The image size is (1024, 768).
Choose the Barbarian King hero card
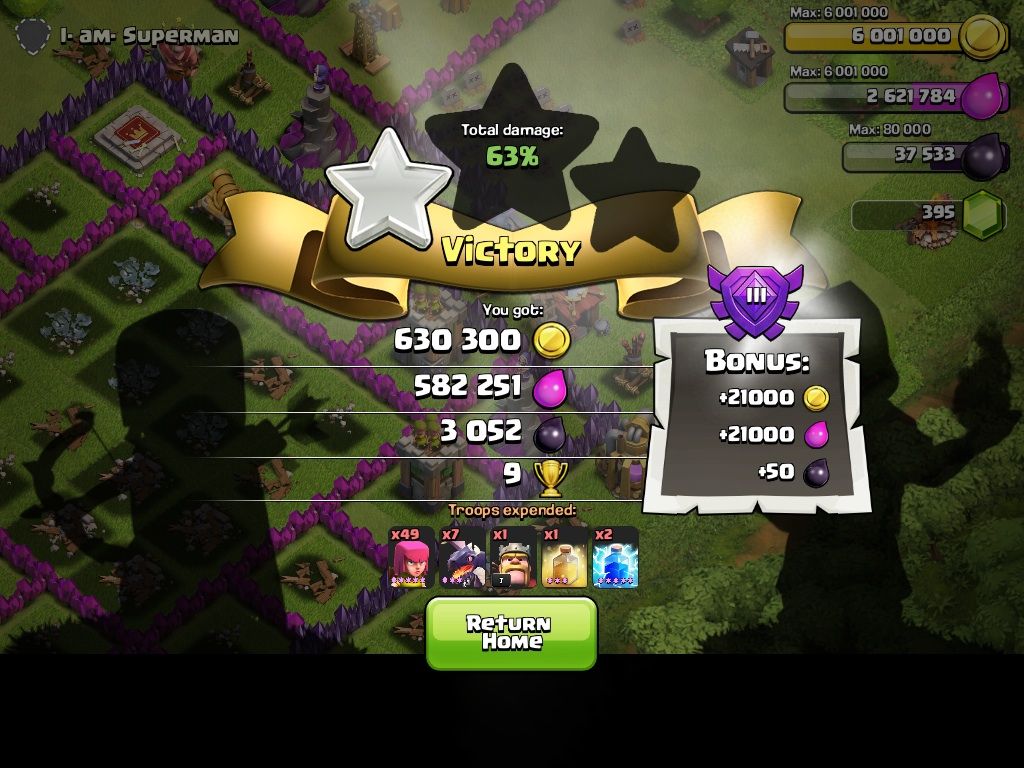tap(513, 558)
